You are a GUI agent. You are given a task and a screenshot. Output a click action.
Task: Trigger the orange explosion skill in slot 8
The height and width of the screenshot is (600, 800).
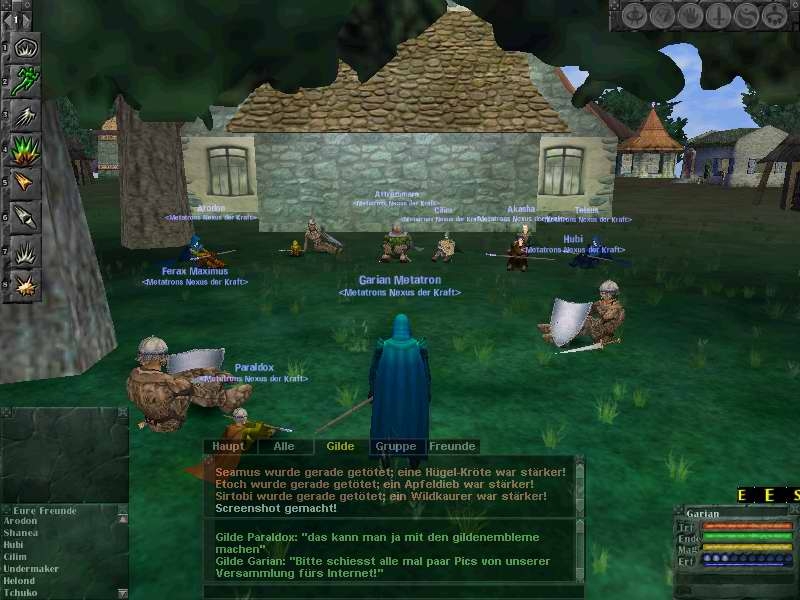[26, 286]
